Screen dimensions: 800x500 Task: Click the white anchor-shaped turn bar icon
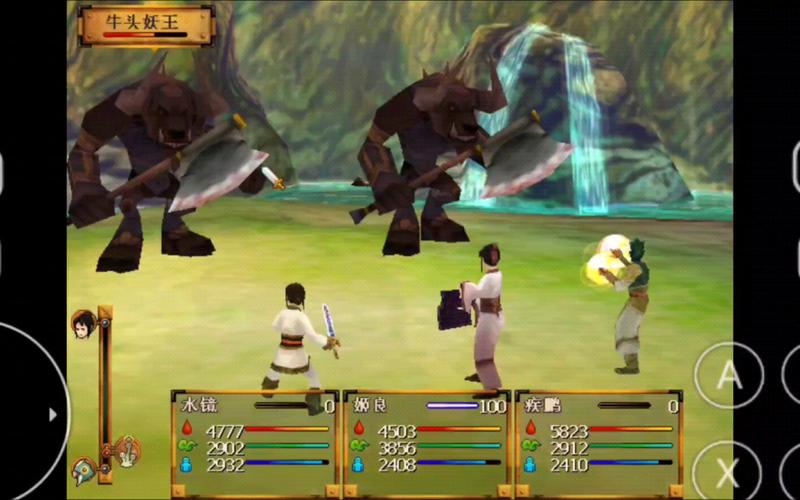tap(127, 451)
